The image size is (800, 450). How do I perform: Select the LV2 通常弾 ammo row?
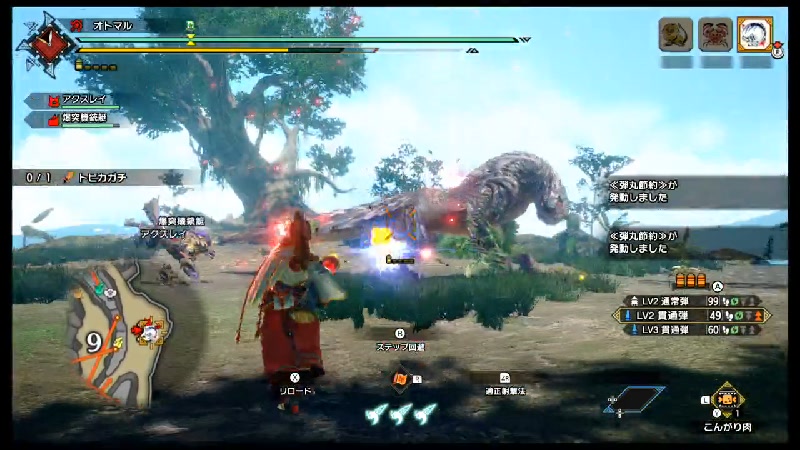pyautogui.click(x=688, y=301)
